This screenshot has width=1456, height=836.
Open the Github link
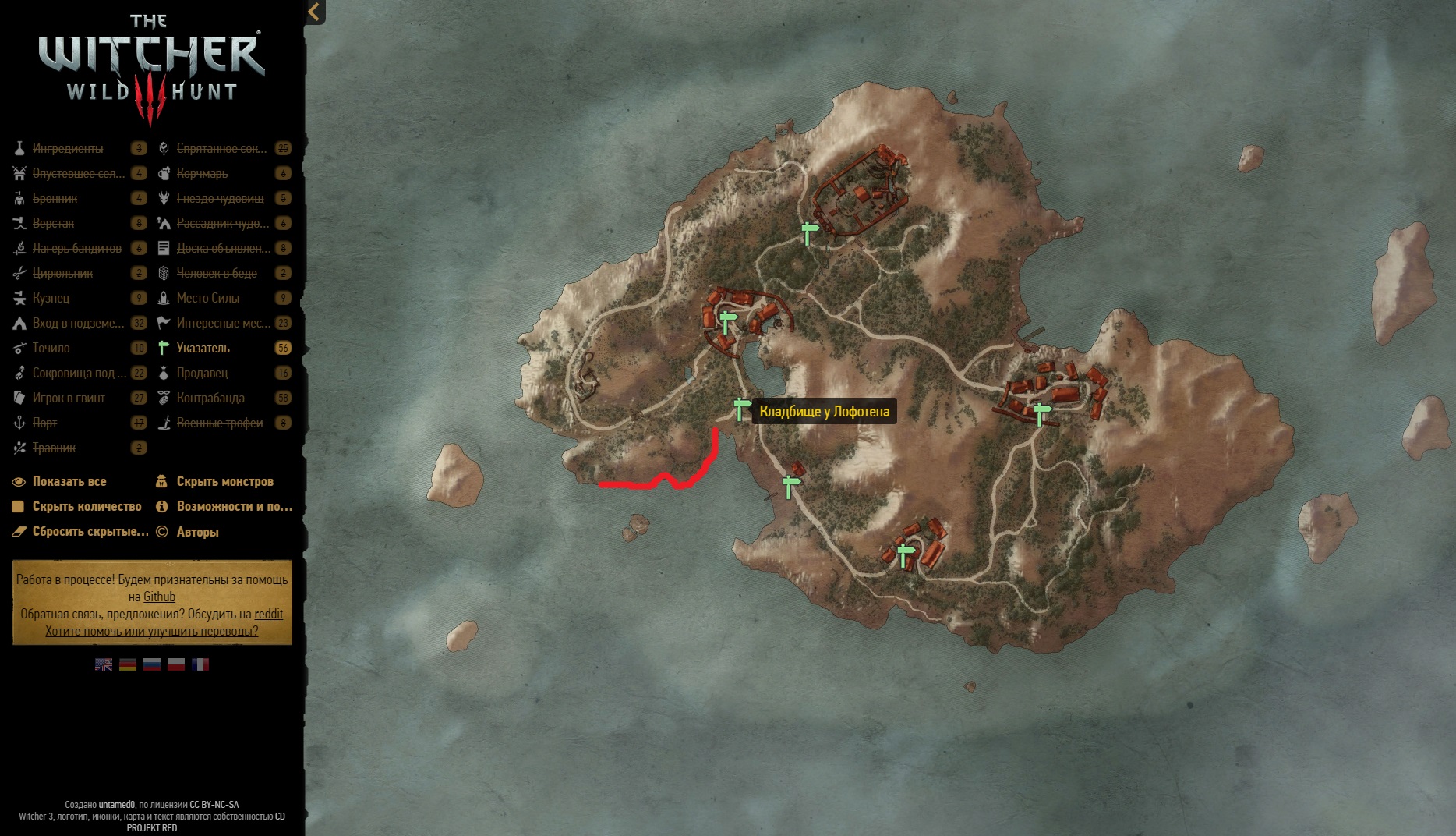coord(159,597)
